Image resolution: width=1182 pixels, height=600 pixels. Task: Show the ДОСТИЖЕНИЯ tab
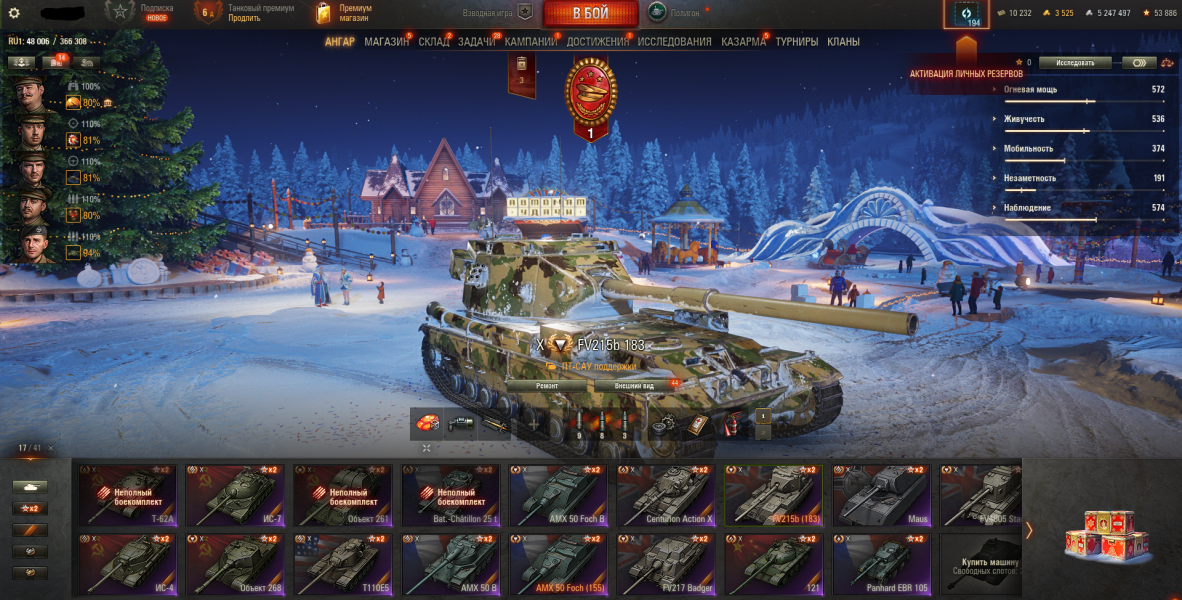pos(597,42)
